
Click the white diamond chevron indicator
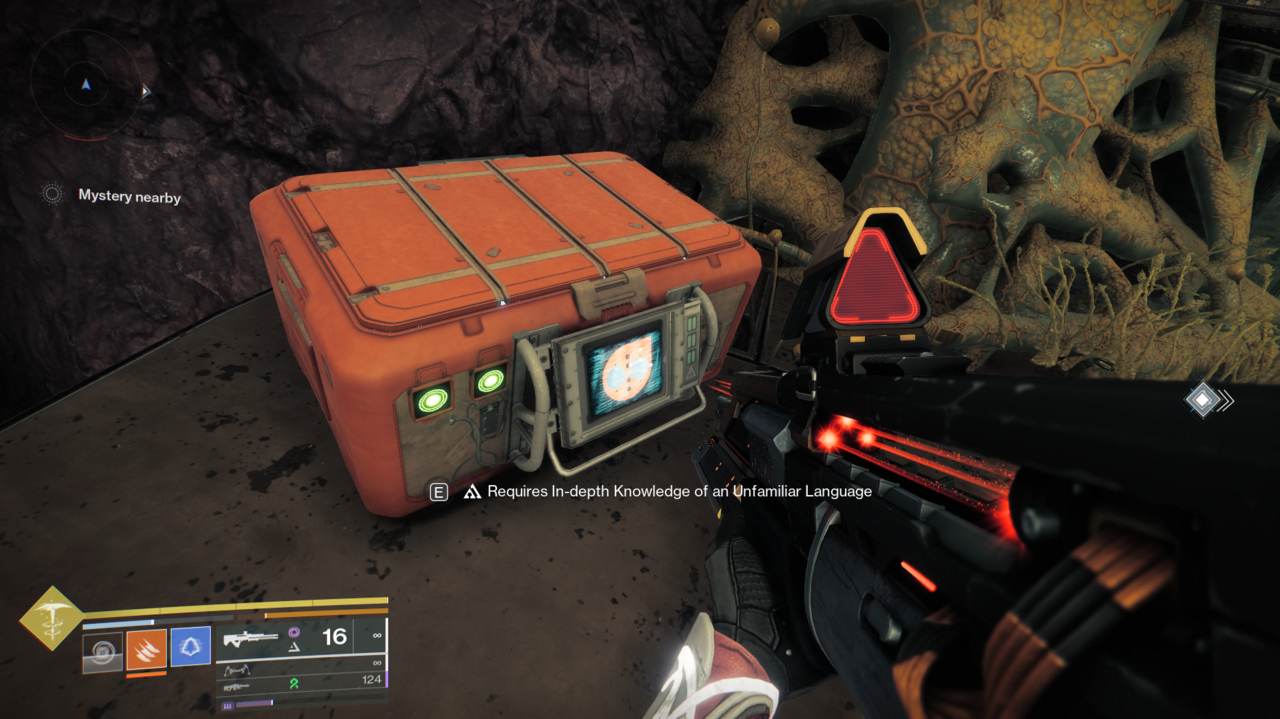[1206, 401]
